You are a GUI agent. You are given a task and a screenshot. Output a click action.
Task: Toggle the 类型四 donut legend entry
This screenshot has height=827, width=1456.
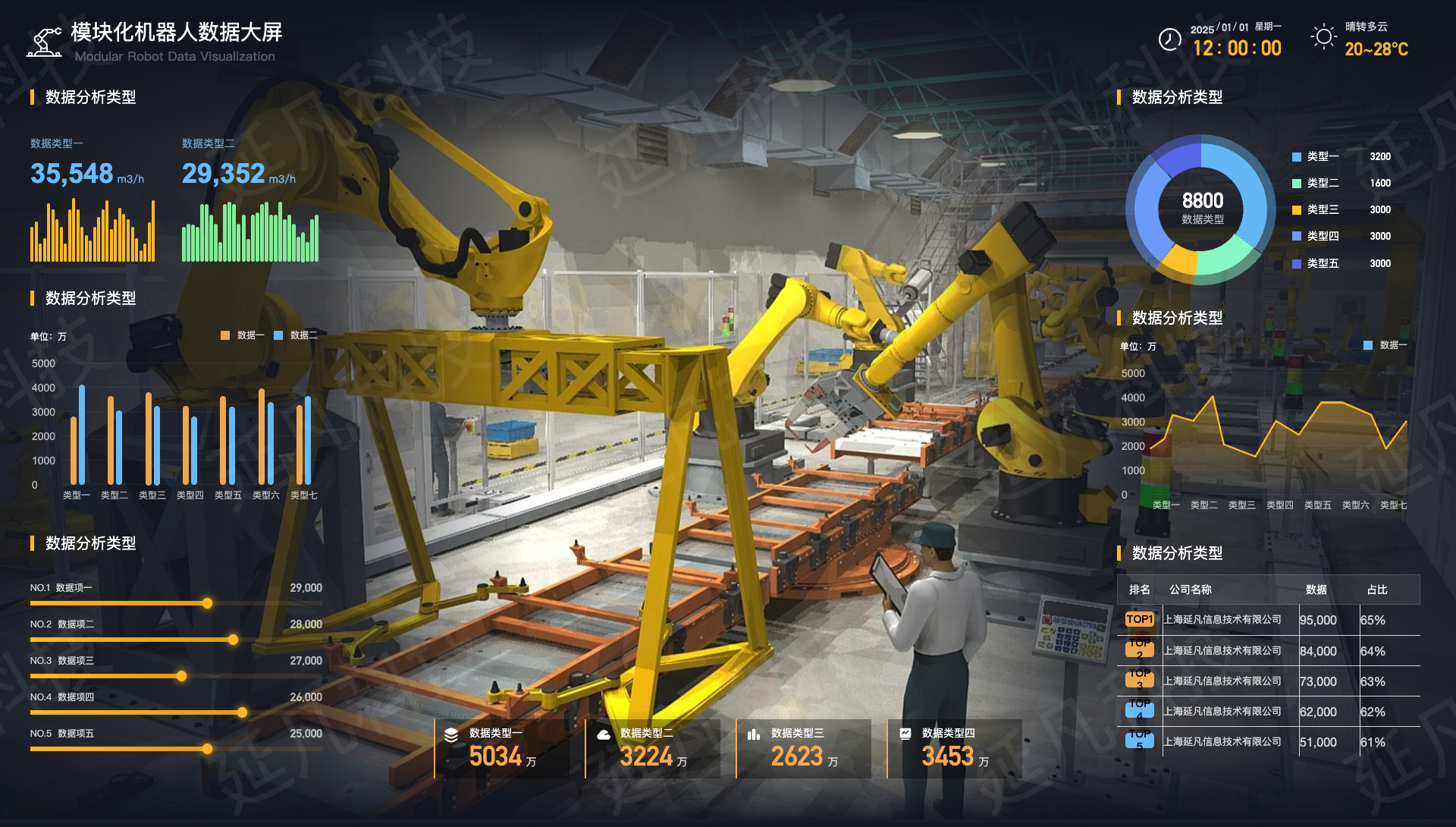(x=1316, y=237)
